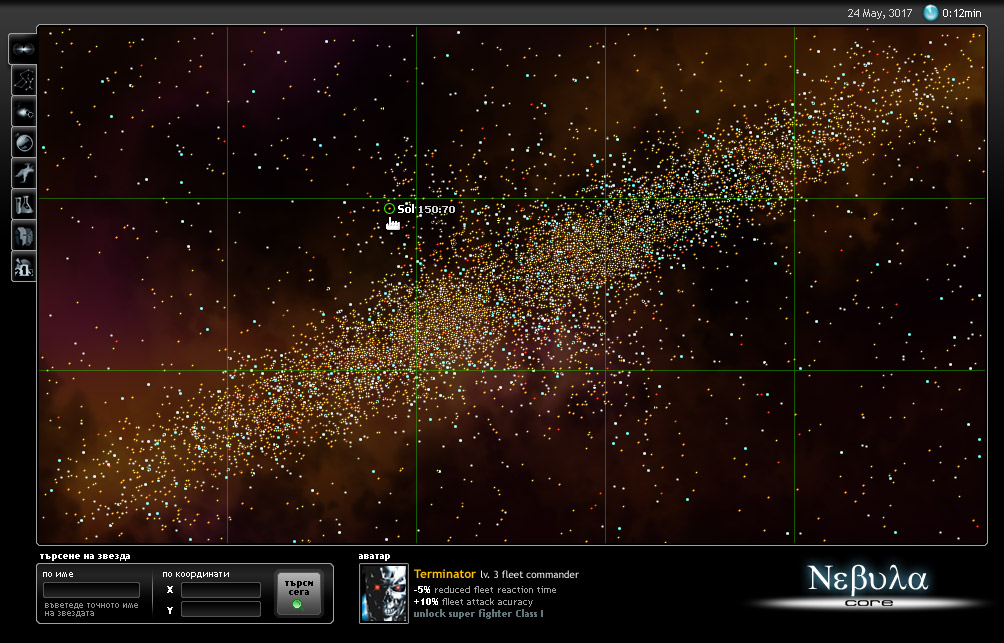Click the Nebula Core logo
The width and height of the screenshot is (1004, 643).
tap(868, 583)
